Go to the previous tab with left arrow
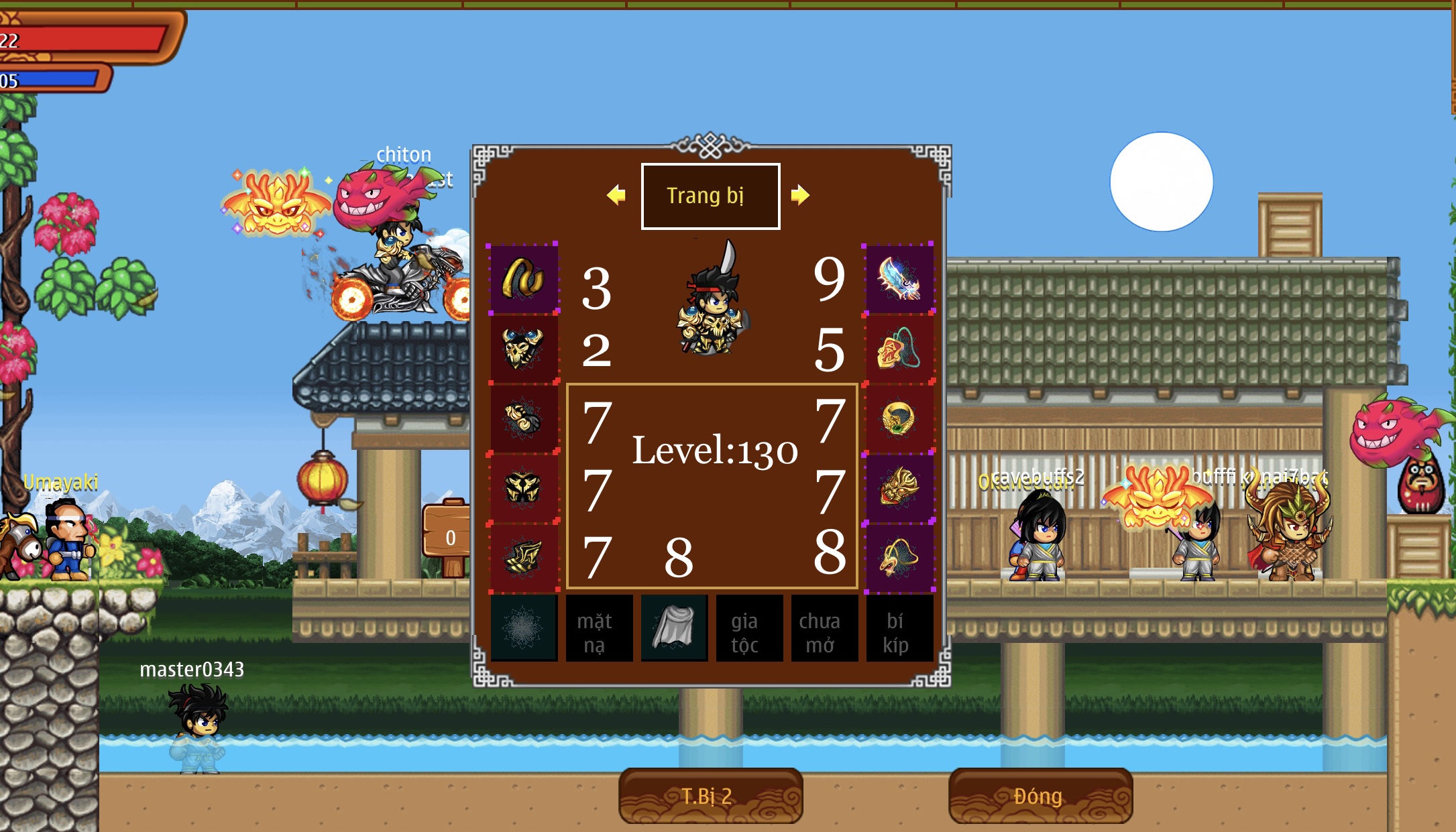Screen dimensions: 1456x832 [616, 195]
